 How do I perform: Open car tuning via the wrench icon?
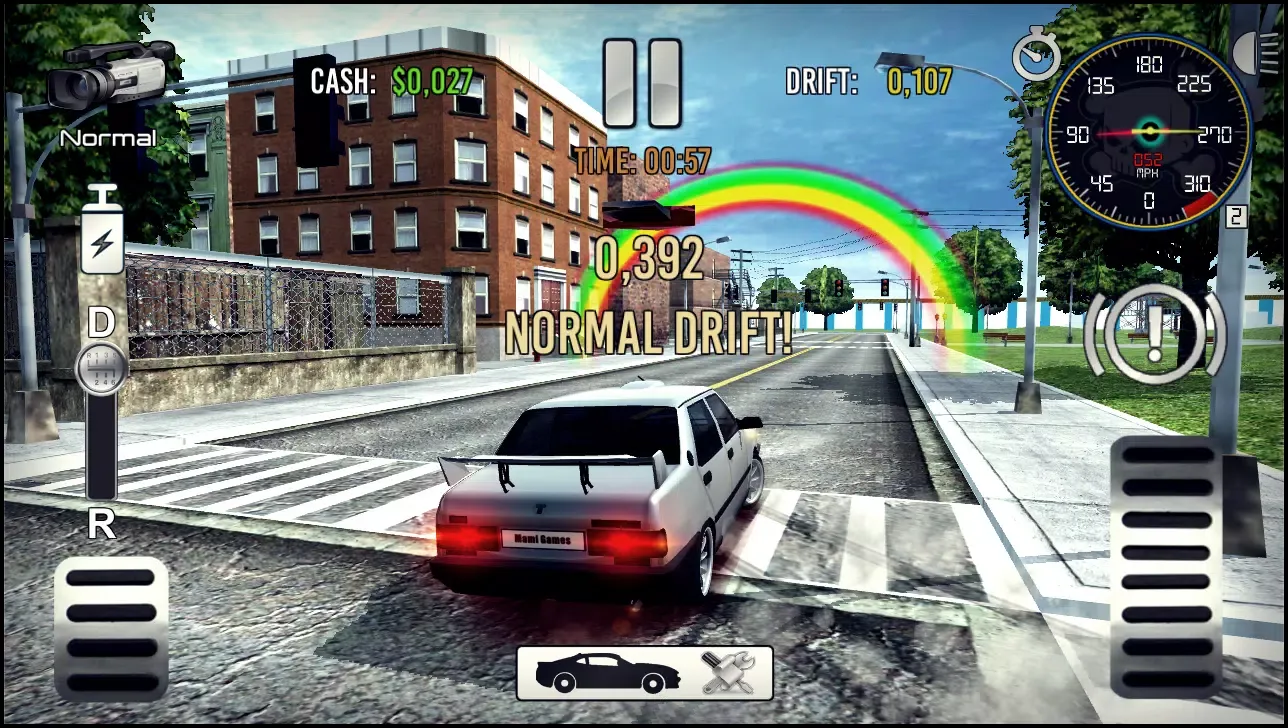point(727,673)
